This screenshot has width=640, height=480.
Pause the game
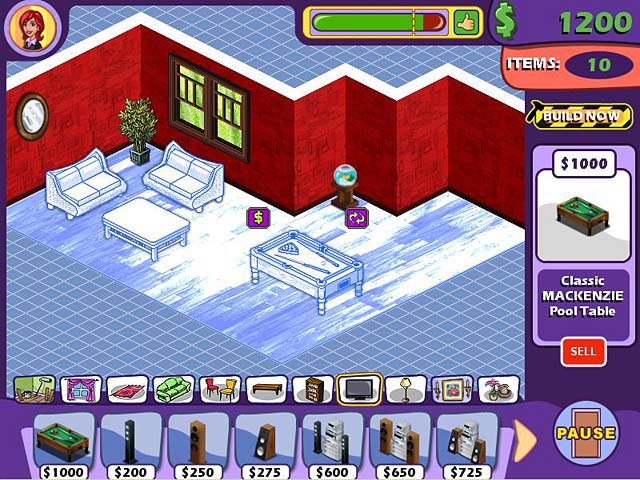[x=584, y=435]
